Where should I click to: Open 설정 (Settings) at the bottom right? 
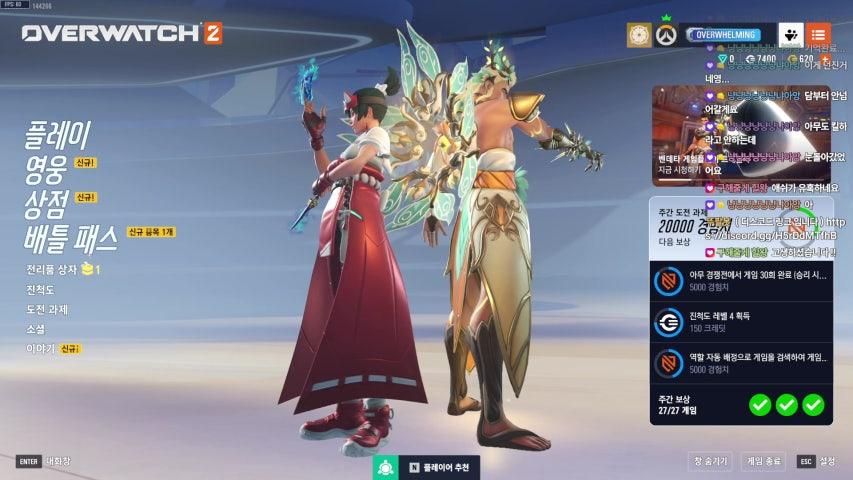click(817, 461)
